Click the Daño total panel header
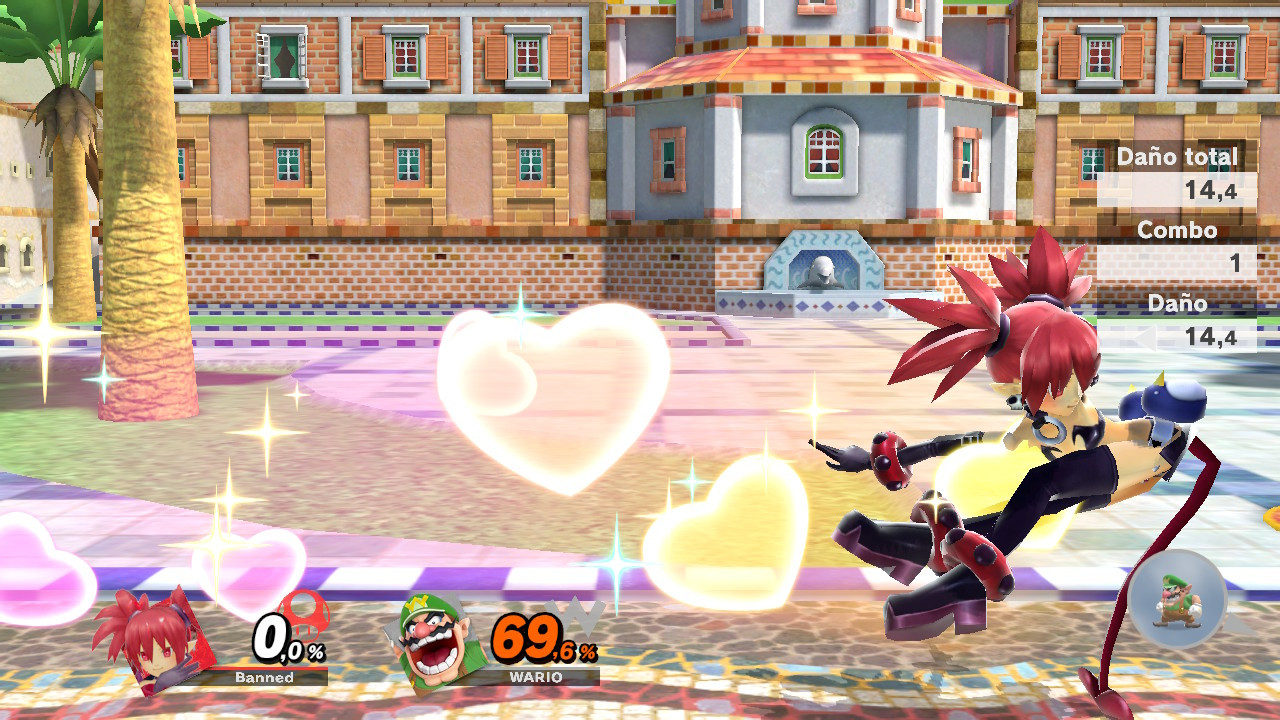The image size is (1280, 720). click(1180, 157)
